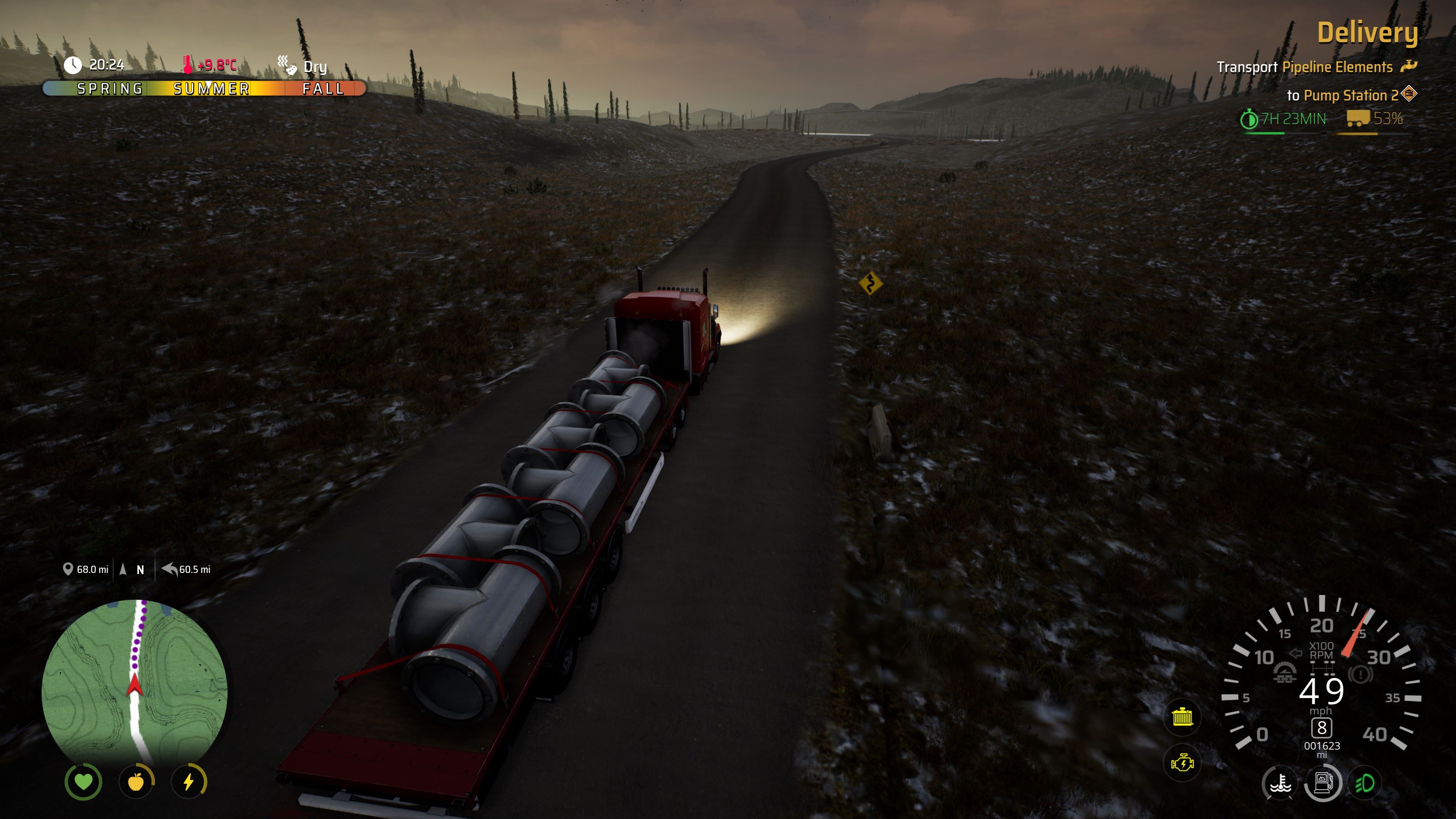
Task: Select the check engine warning icon
Action: point(1182,764)
